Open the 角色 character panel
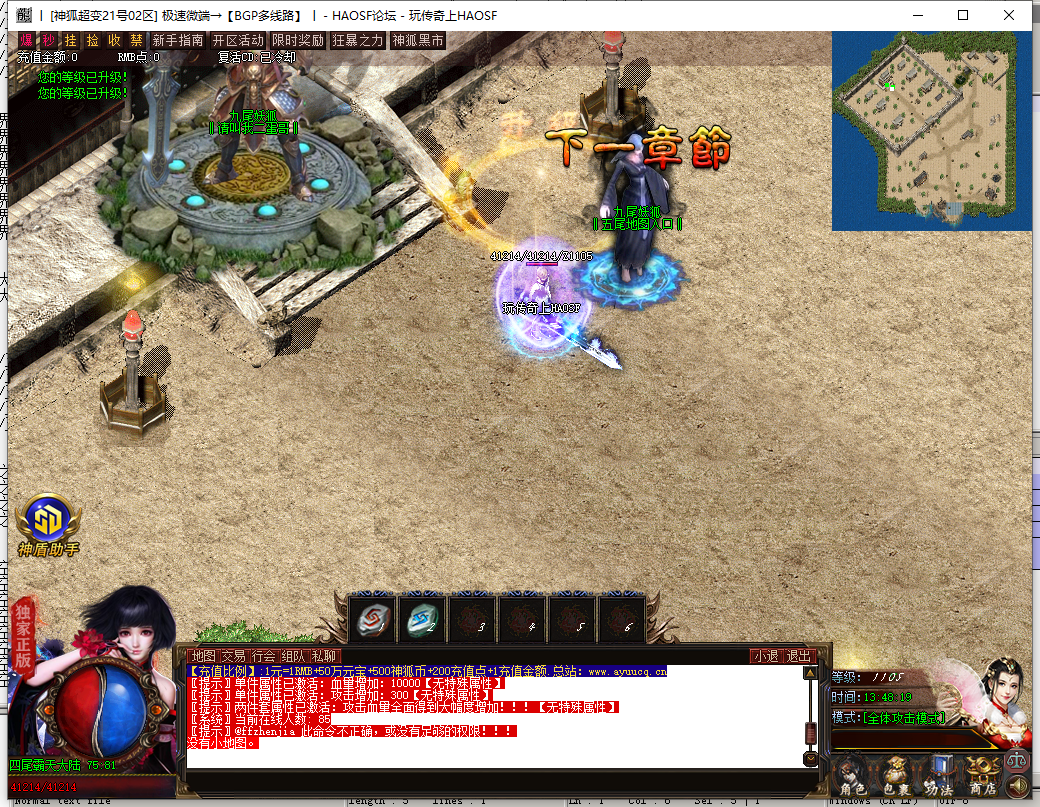This screenshot has height=807, width=1040. point(852,777)
